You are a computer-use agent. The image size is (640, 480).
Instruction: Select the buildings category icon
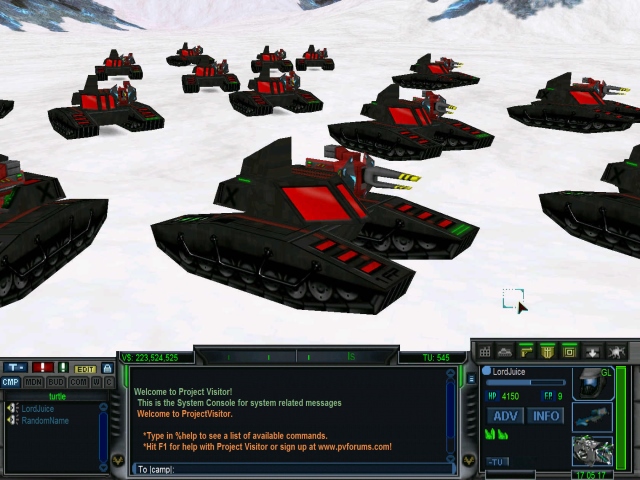pyautogui.click(x=485, y=352)
